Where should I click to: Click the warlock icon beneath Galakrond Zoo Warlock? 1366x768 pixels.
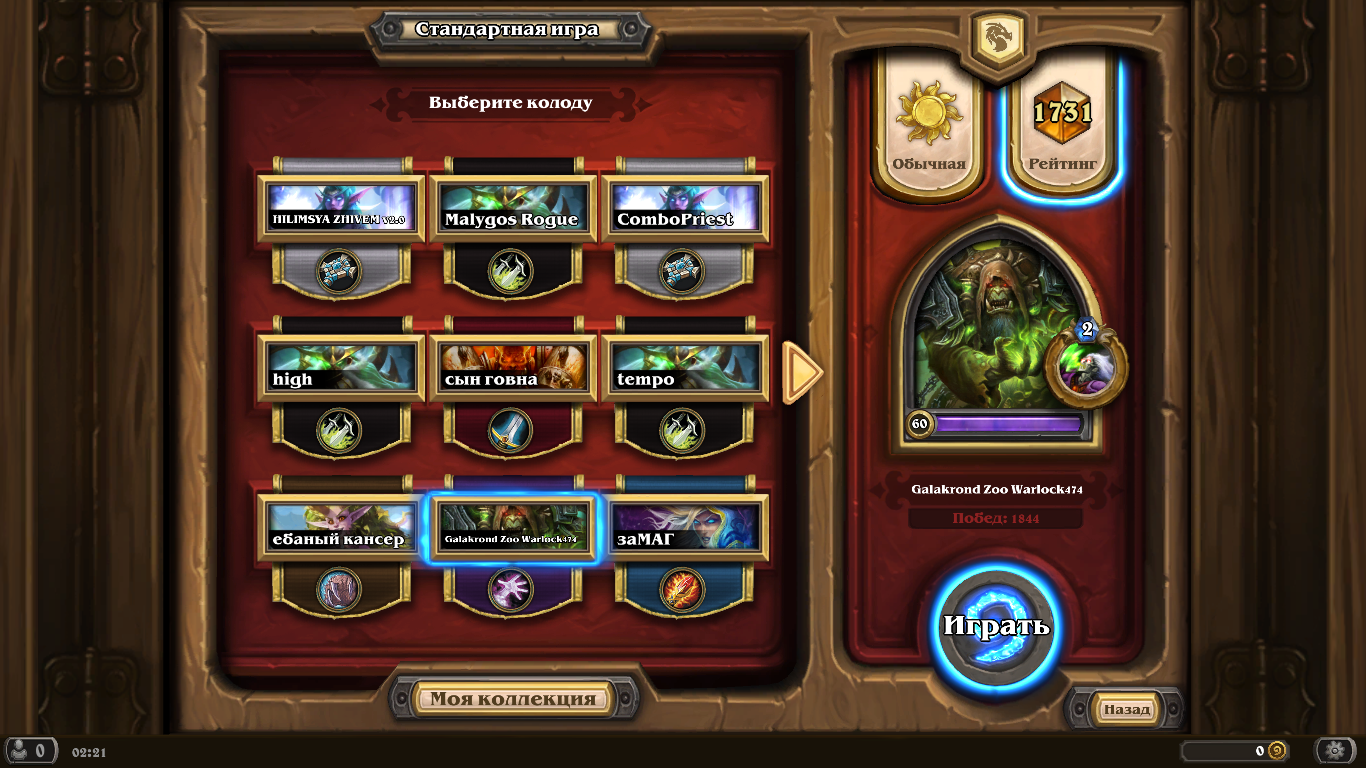(x=513, y=590)
